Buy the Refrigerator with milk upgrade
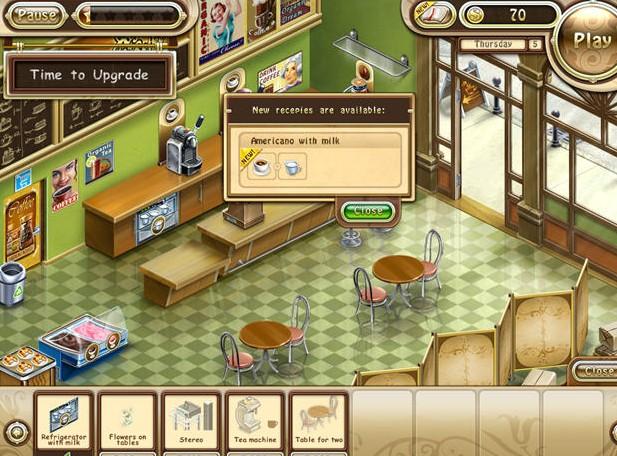Image resolution: width=617 pixels, height=456 pixels. coord(64,422)
